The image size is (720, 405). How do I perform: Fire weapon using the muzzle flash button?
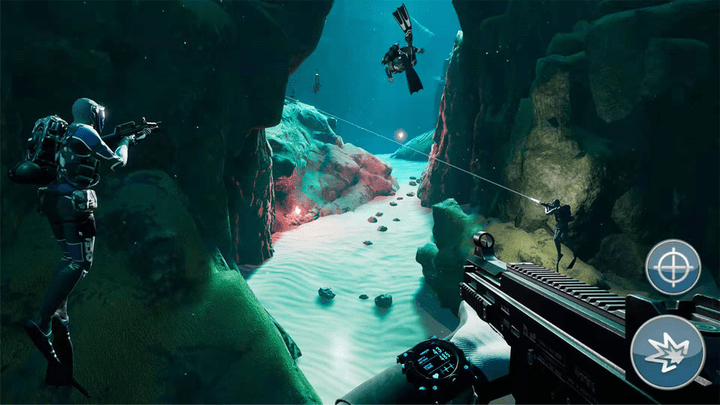point(667,351)
